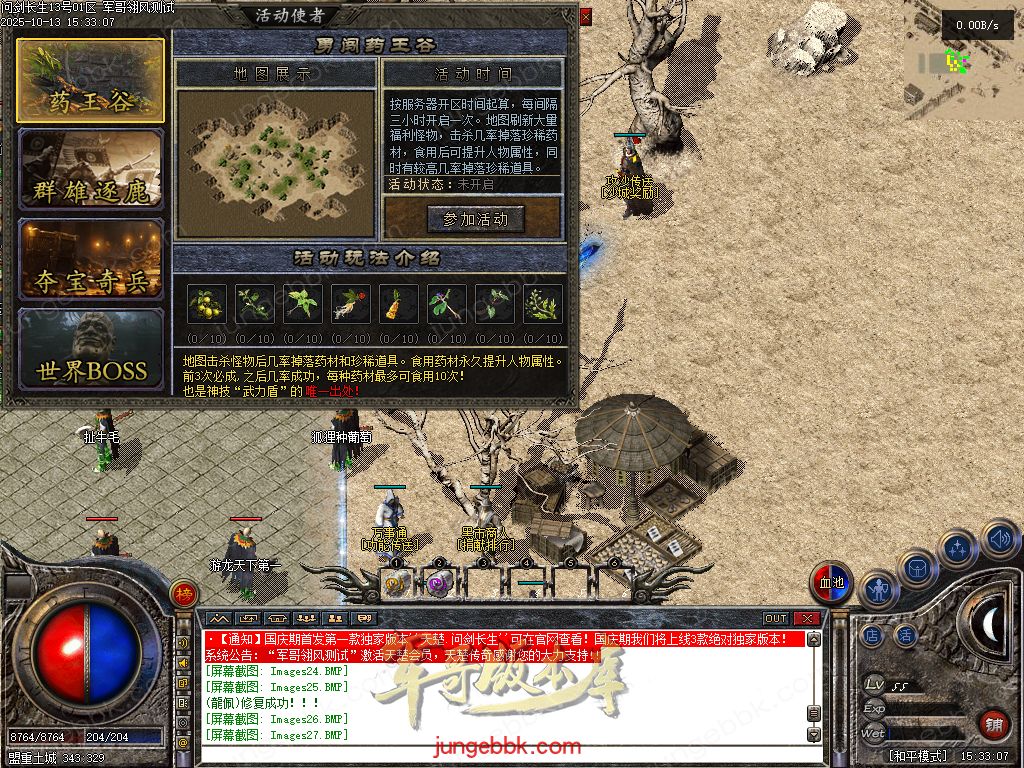Use the purple orb hotbar item
The image size is (1024, 768).
(x=438, y=585)
